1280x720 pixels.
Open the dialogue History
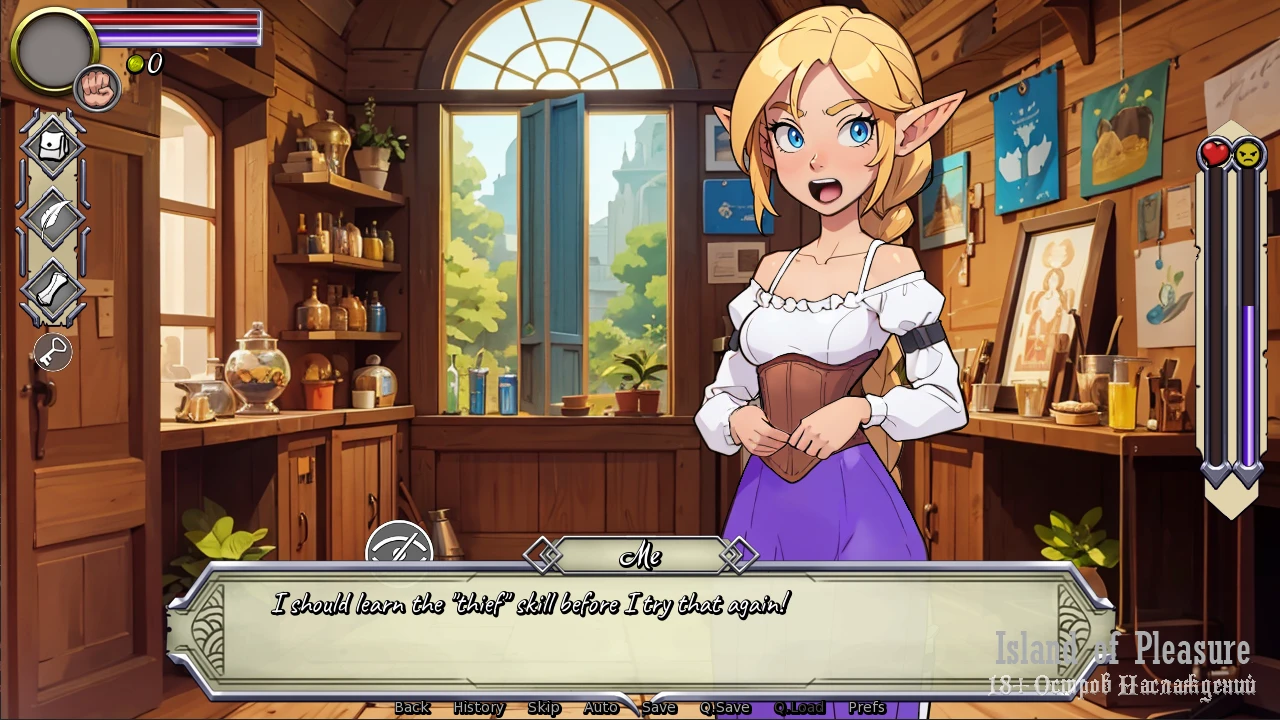click(x=478, y=707)
